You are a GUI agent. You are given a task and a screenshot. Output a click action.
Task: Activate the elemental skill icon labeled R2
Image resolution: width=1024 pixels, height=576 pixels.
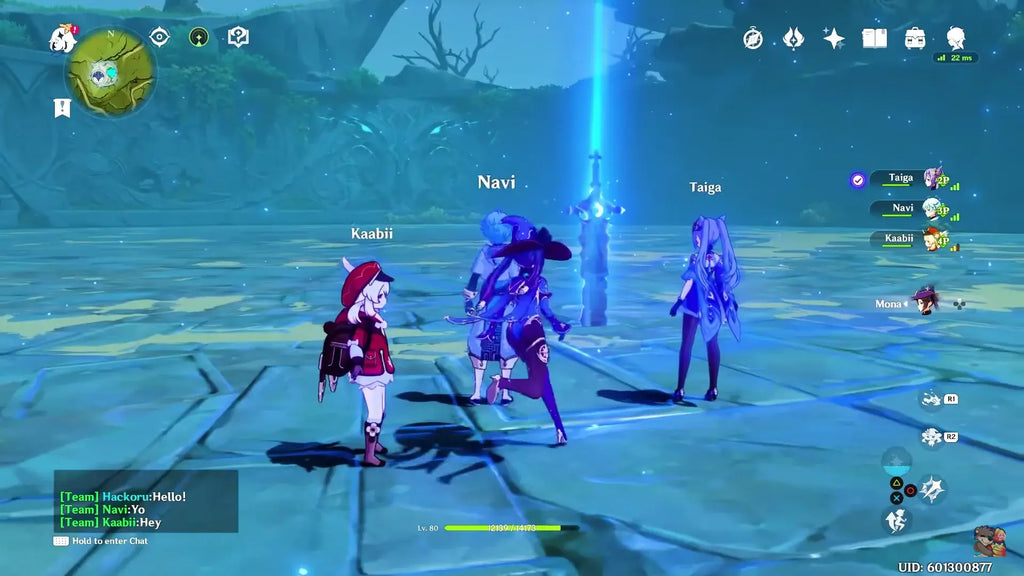click(933, 437)
